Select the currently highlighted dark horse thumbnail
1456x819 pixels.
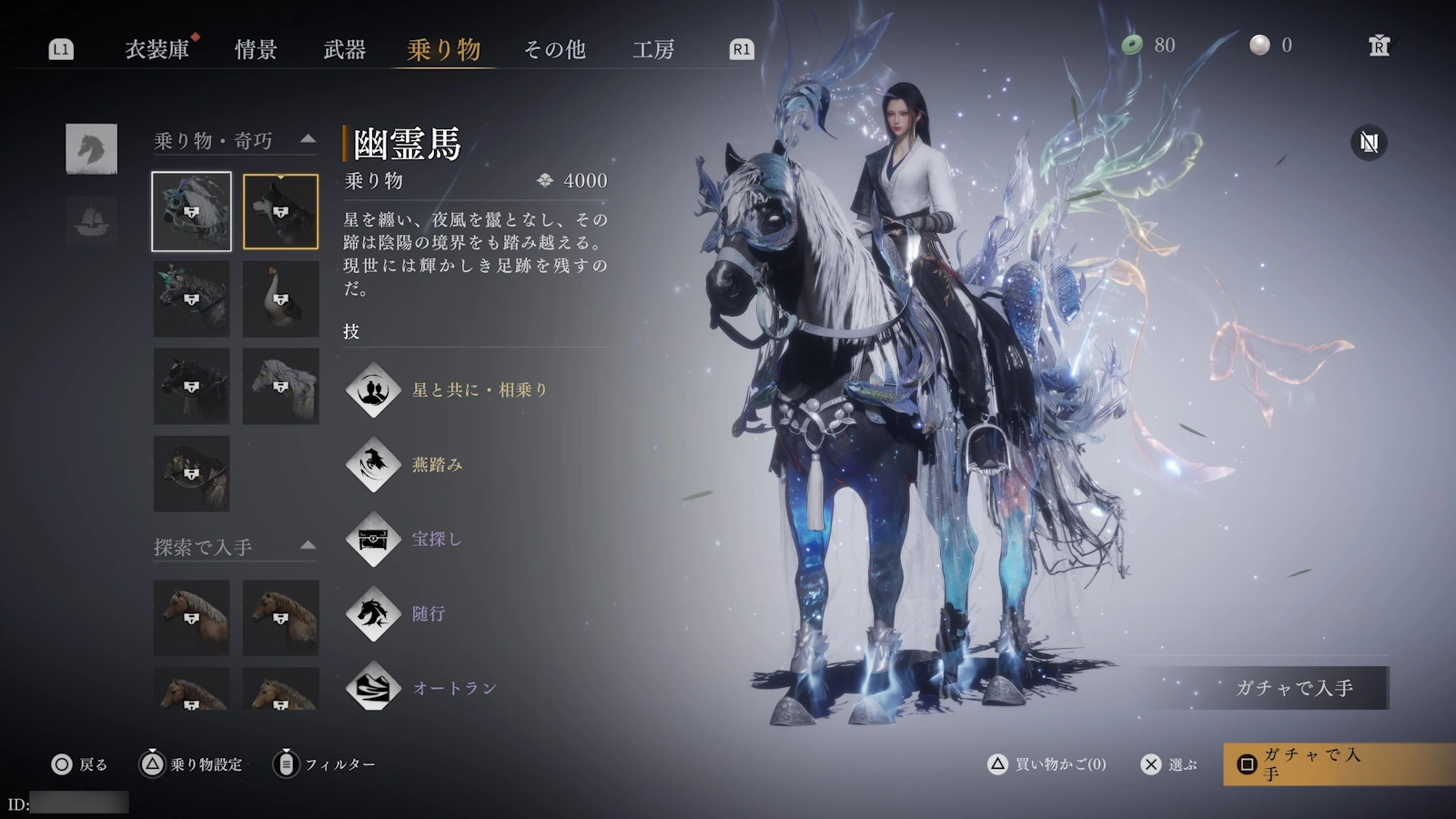coord(280,211)
